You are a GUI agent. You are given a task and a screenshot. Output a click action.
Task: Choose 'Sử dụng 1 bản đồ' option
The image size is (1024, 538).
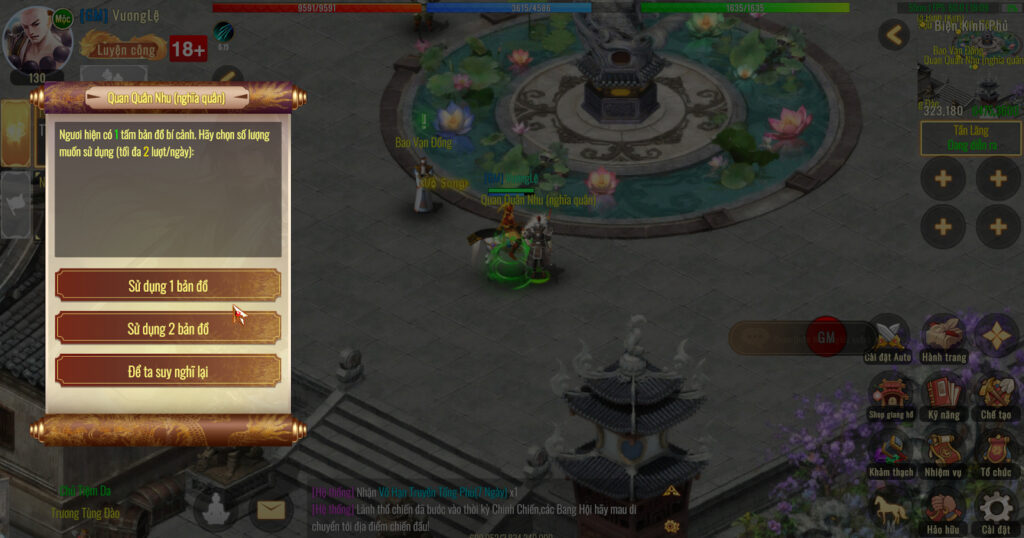coord(168,285)
